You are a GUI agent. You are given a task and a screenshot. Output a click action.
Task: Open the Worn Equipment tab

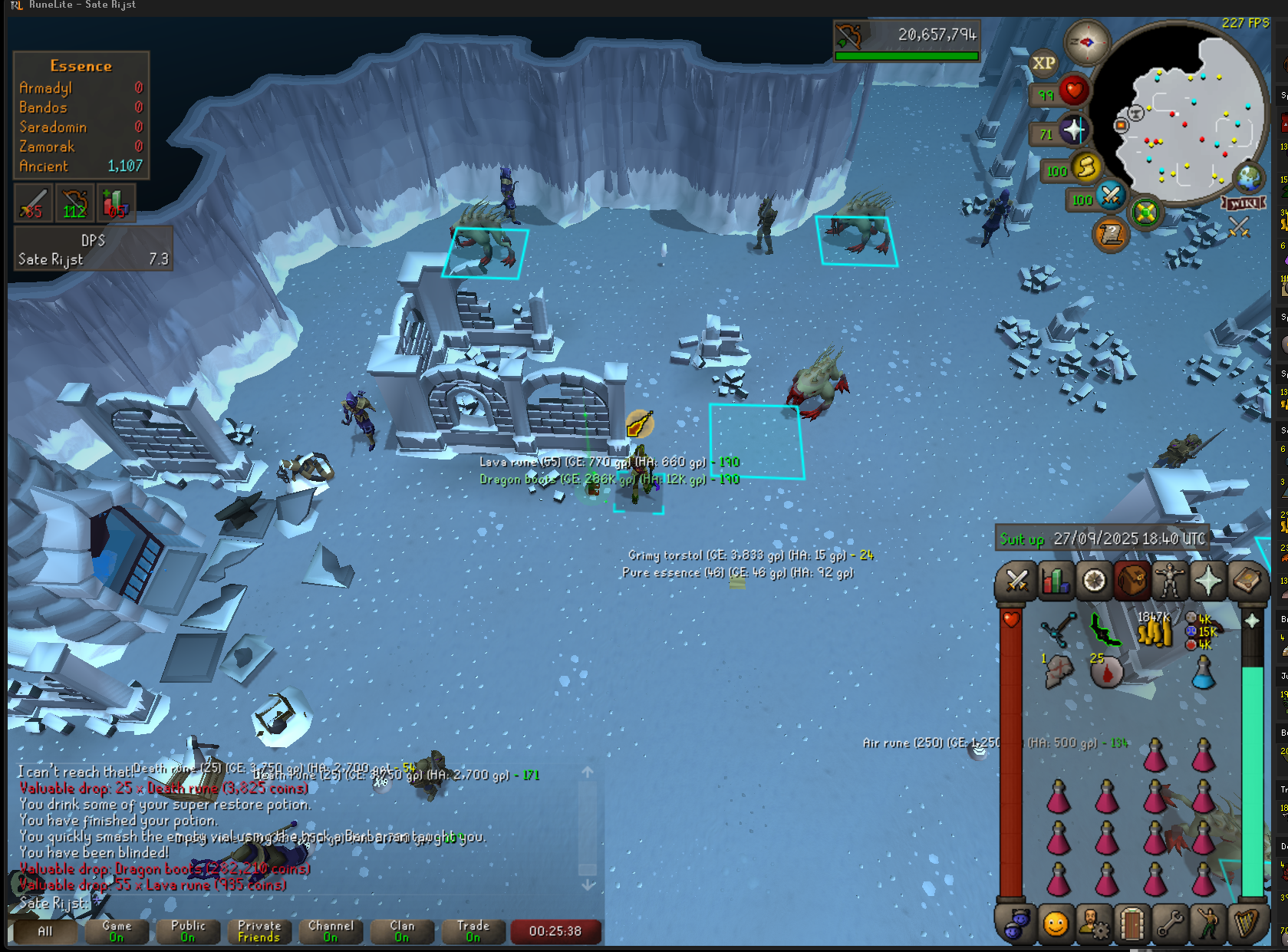[1170, 581]
